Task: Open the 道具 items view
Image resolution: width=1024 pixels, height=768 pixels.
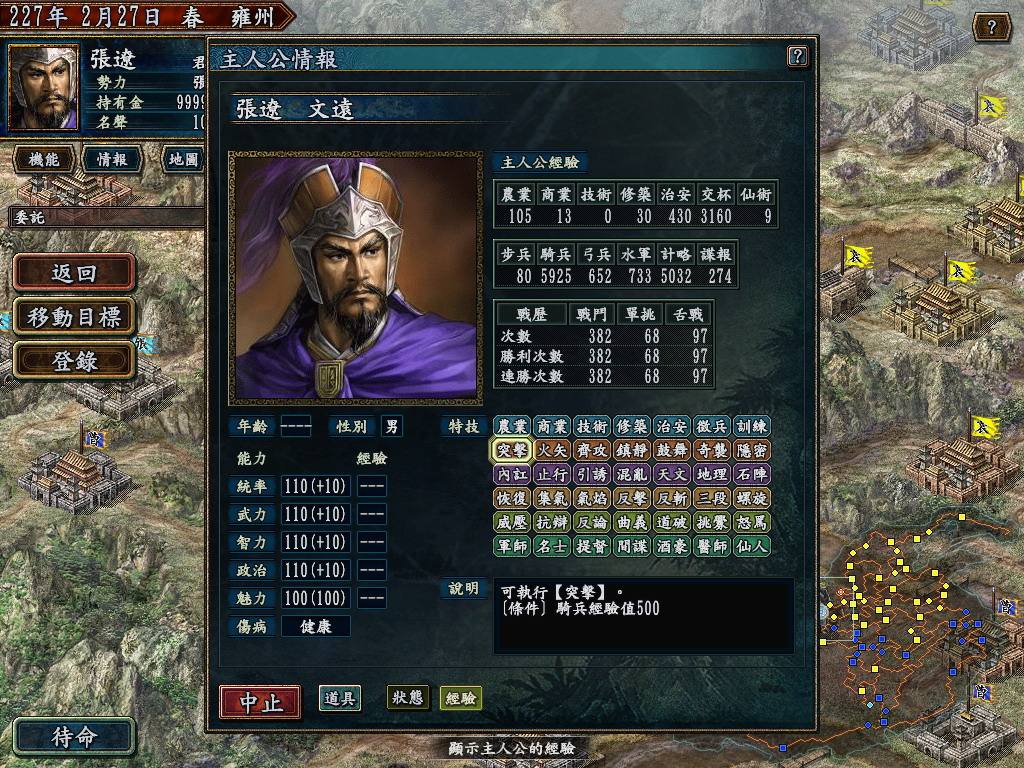Action: tap(340, 698)
